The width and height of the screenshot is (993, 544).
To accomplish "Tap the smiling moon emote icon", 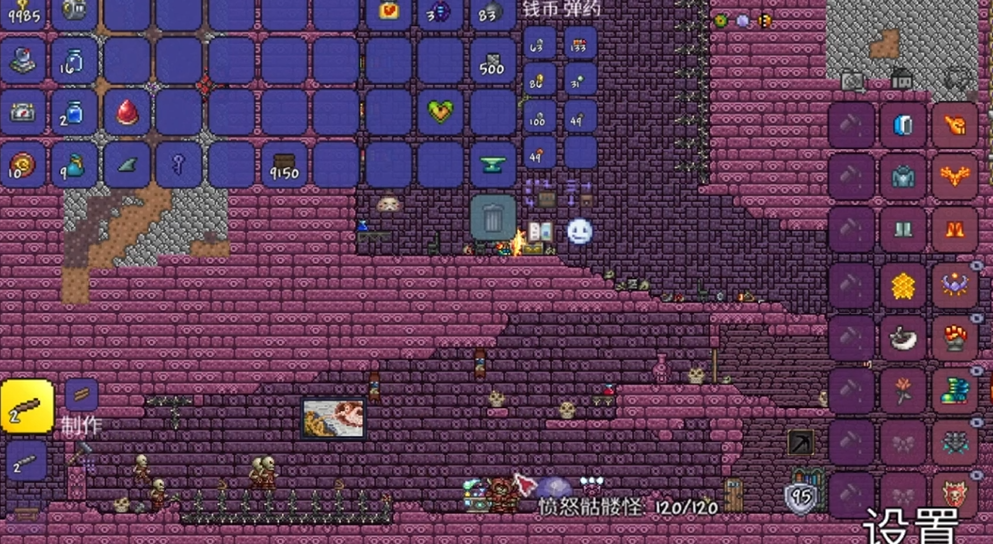I will 580,232.
